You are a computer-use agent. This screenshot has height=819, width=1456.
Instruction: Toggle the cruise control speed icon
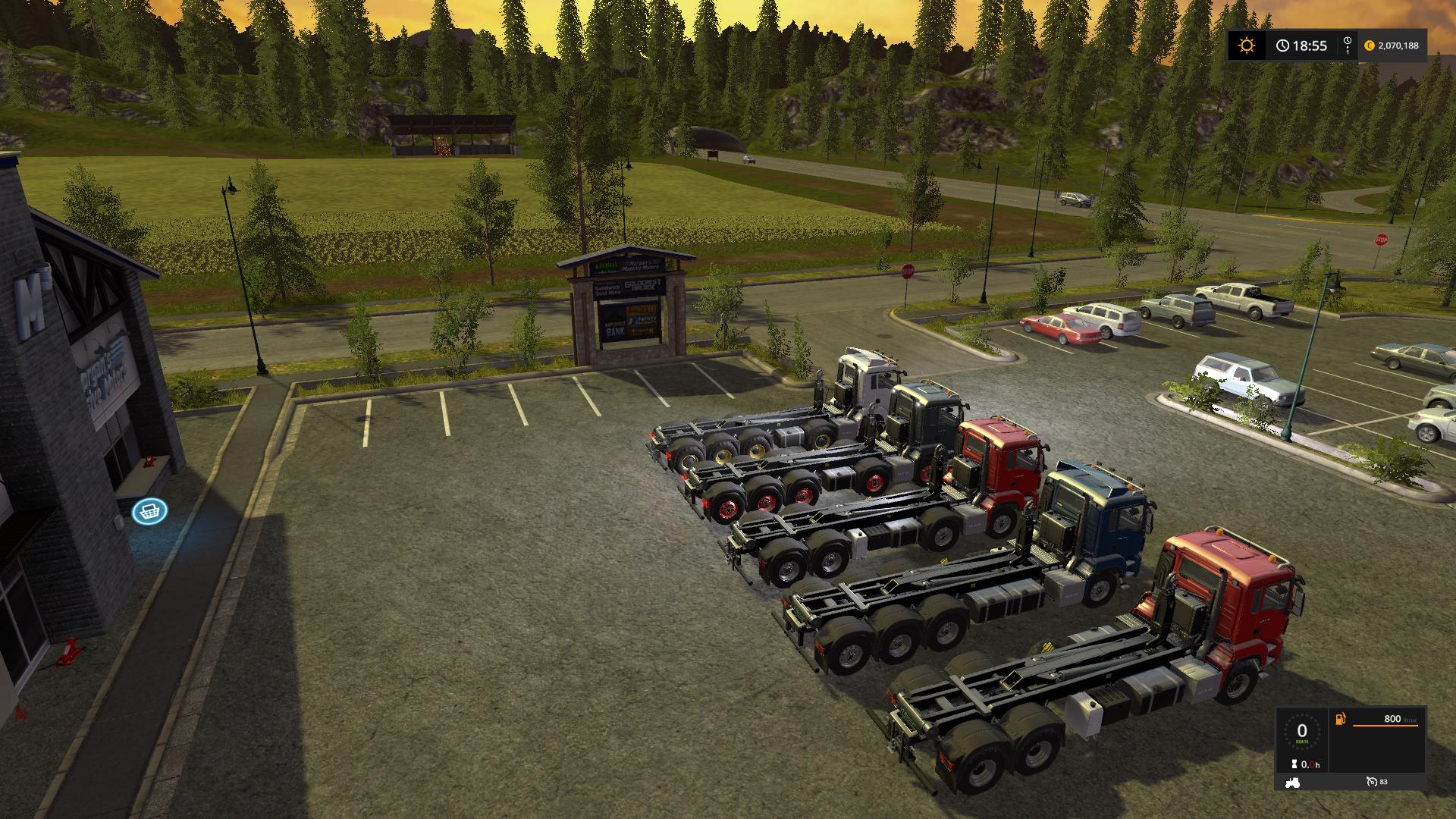[x=1370, y=782]
